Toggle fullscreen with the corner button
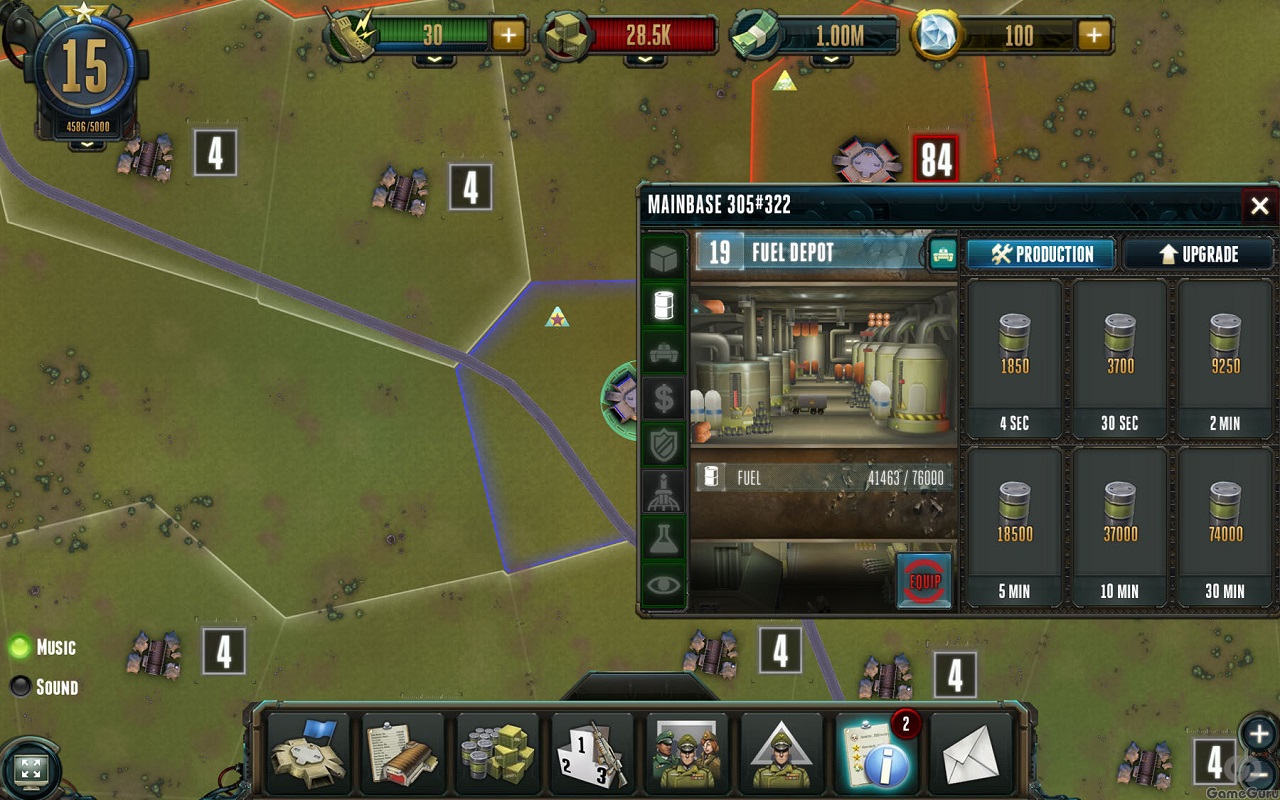The width and height of the screenshot is (1280, 800). (x=30, y=769)
